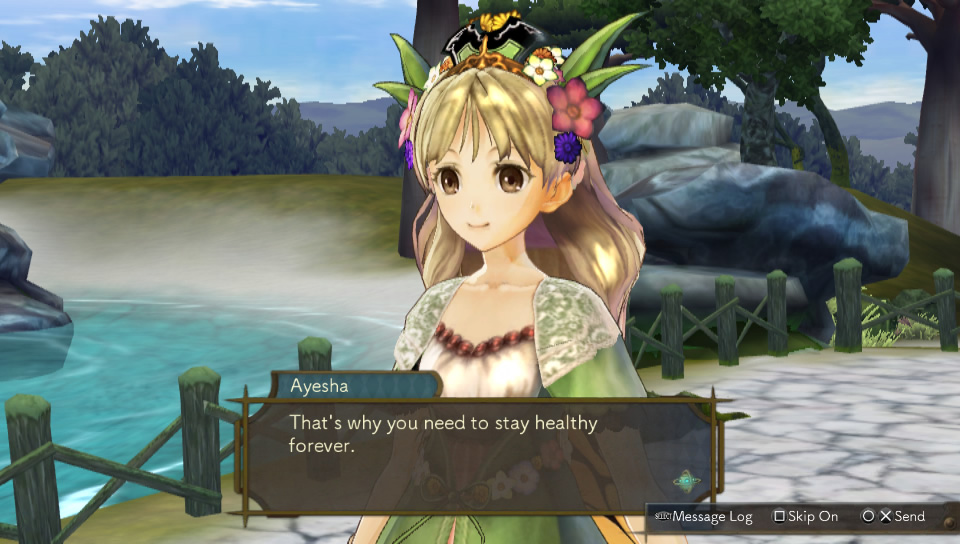
Task: Click the green gem dialogue advance indicator
Action: pos(686,480)
